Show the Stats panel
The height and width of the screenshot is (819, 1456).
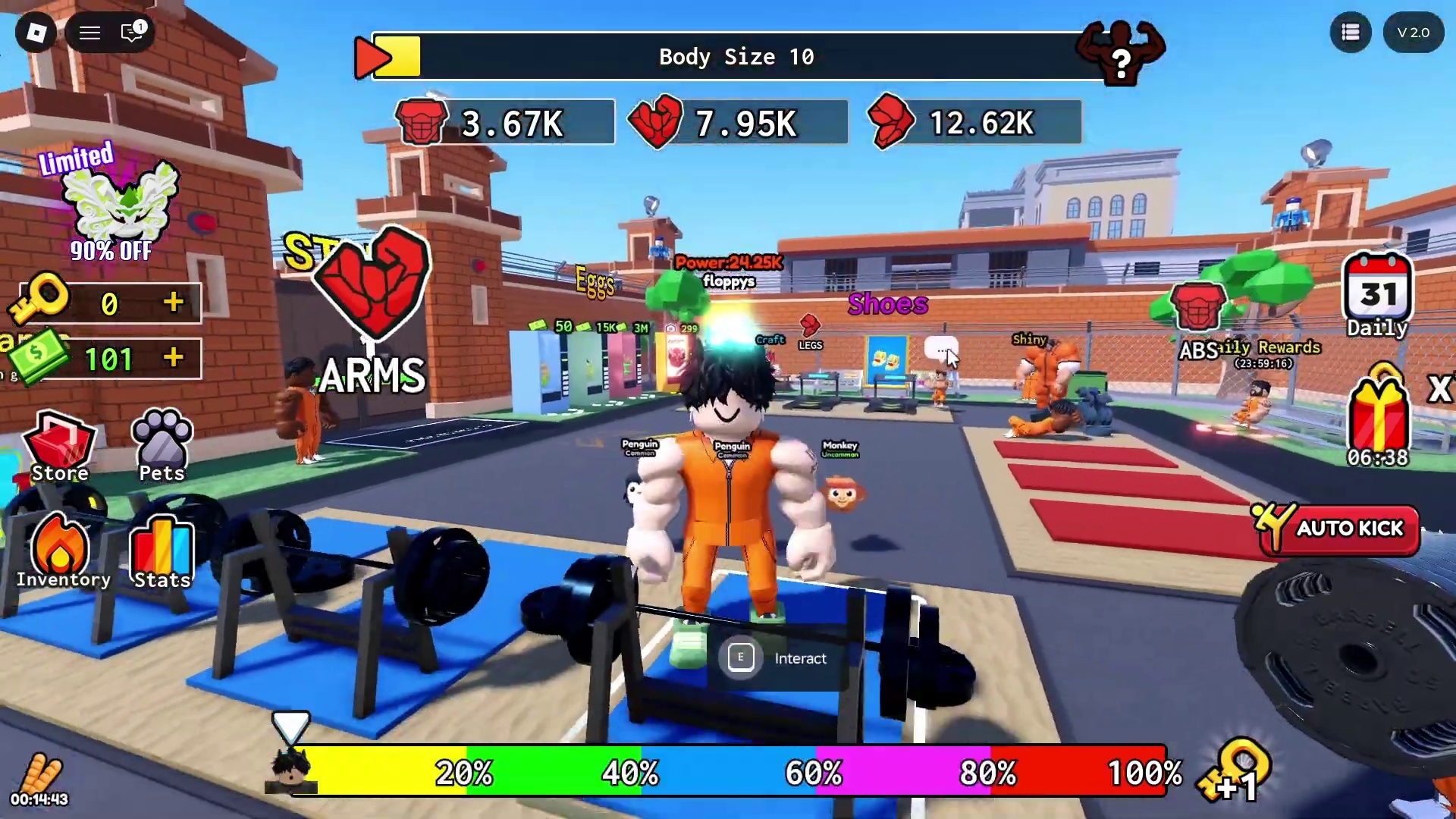click(162, 552)
